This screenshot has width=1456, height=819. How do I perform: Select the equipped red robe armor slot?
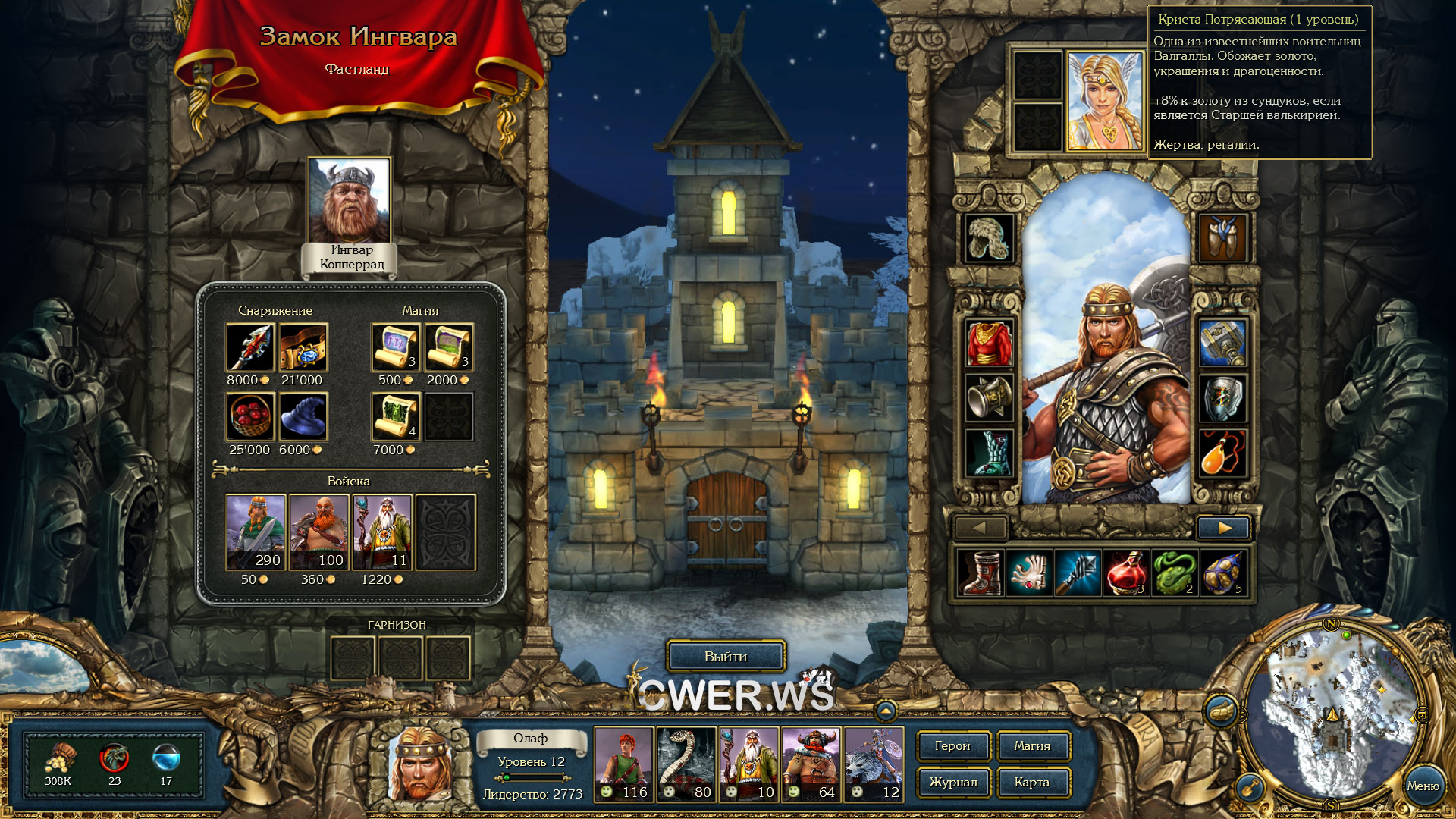[989, 344]
